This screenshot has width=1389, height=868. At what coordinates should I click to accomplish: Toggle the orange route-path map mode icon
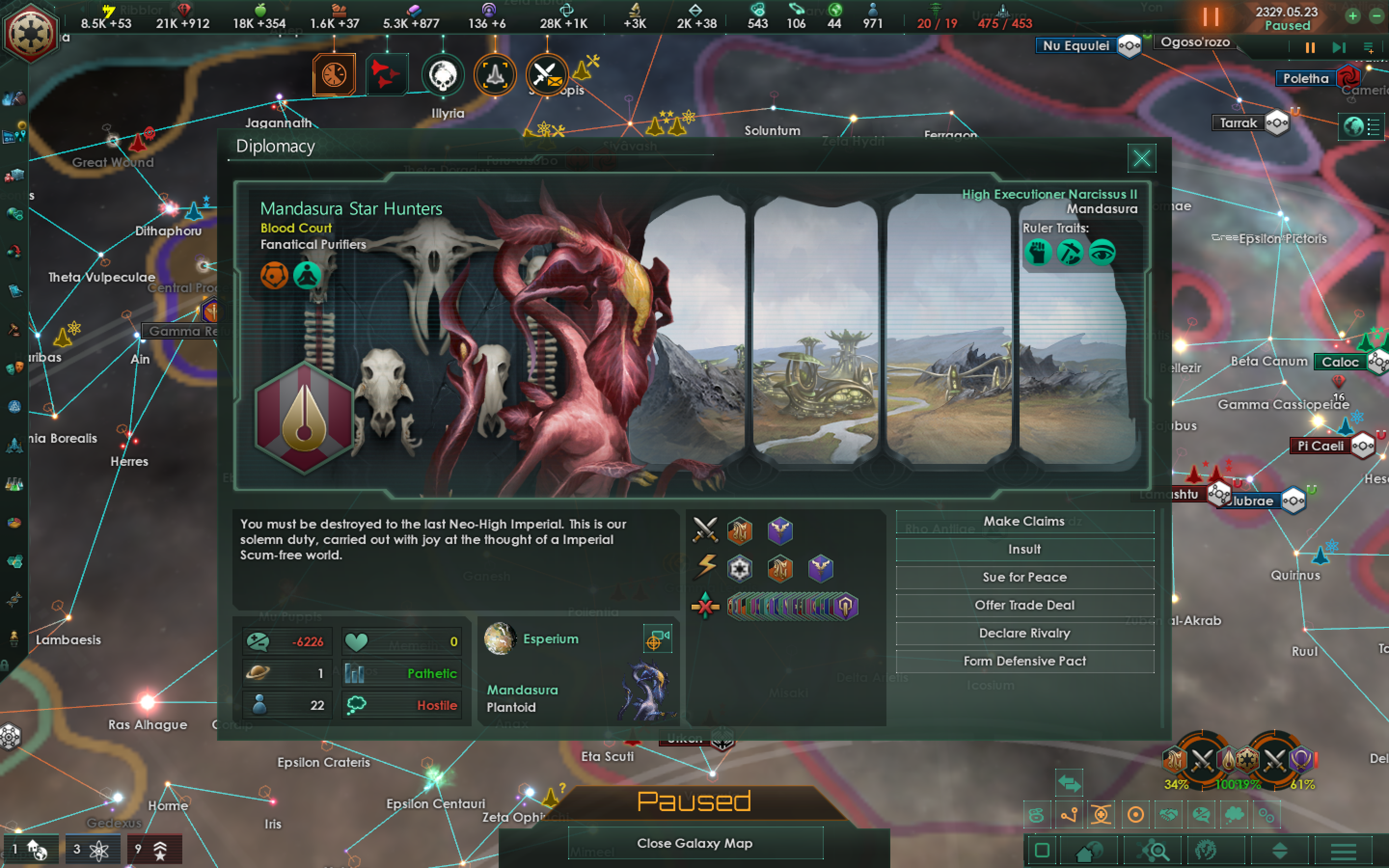tap(1069, 814)
